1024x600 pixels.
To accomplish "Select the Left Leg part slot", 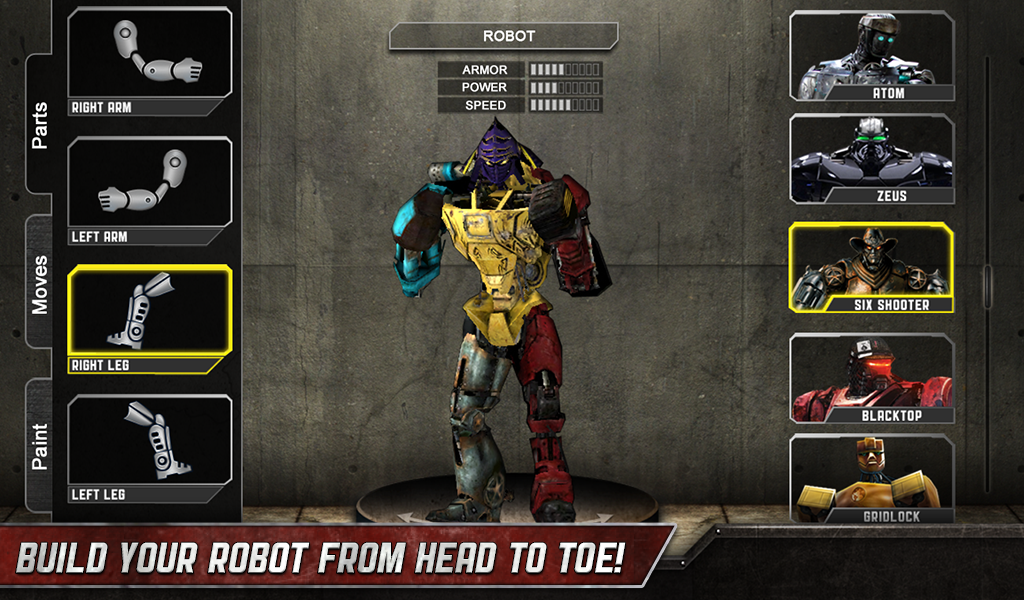I will pos(150,449).
